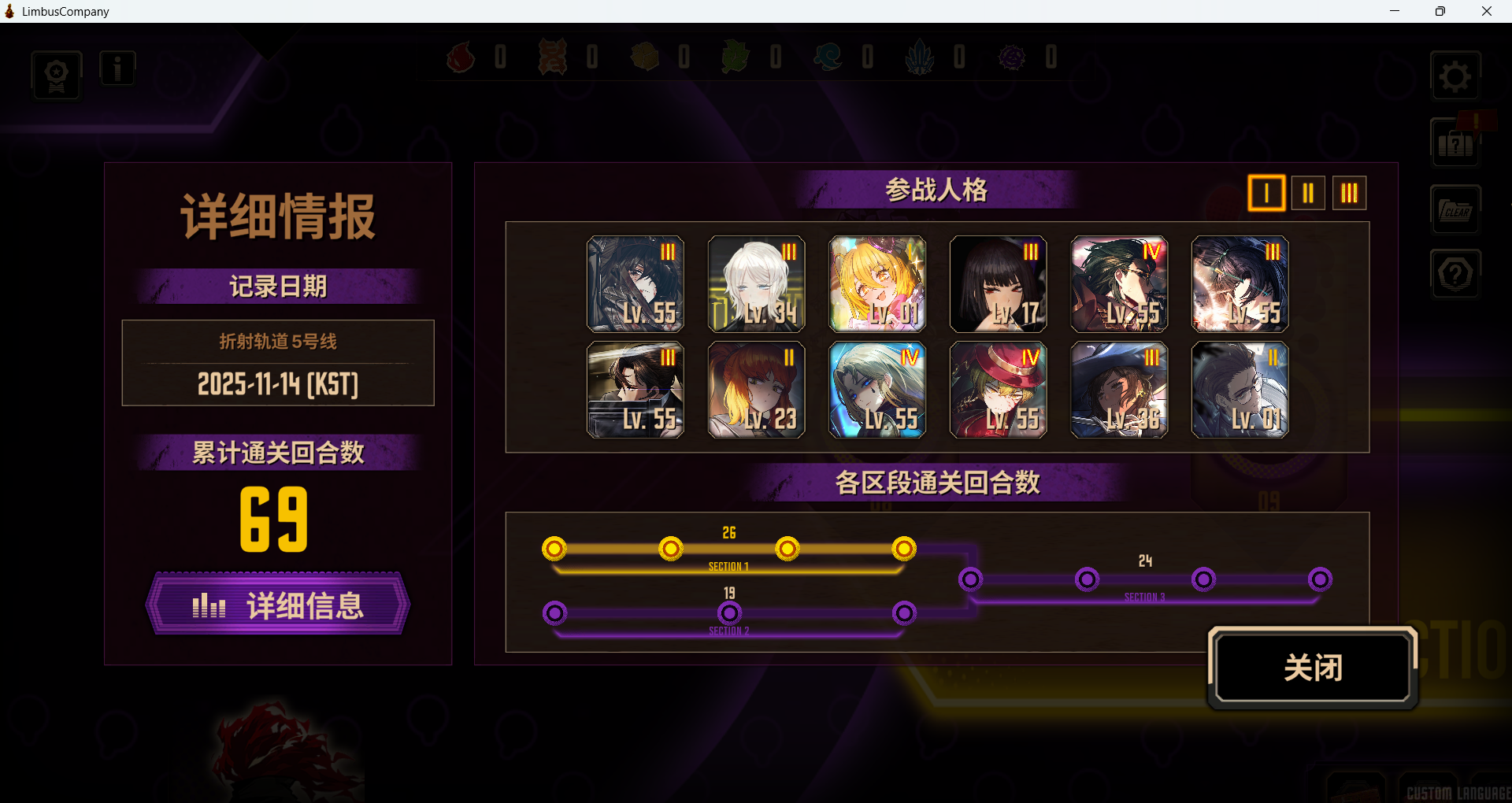Click the info icon at top left
The image size is (1512, 803).
point(117,68)
